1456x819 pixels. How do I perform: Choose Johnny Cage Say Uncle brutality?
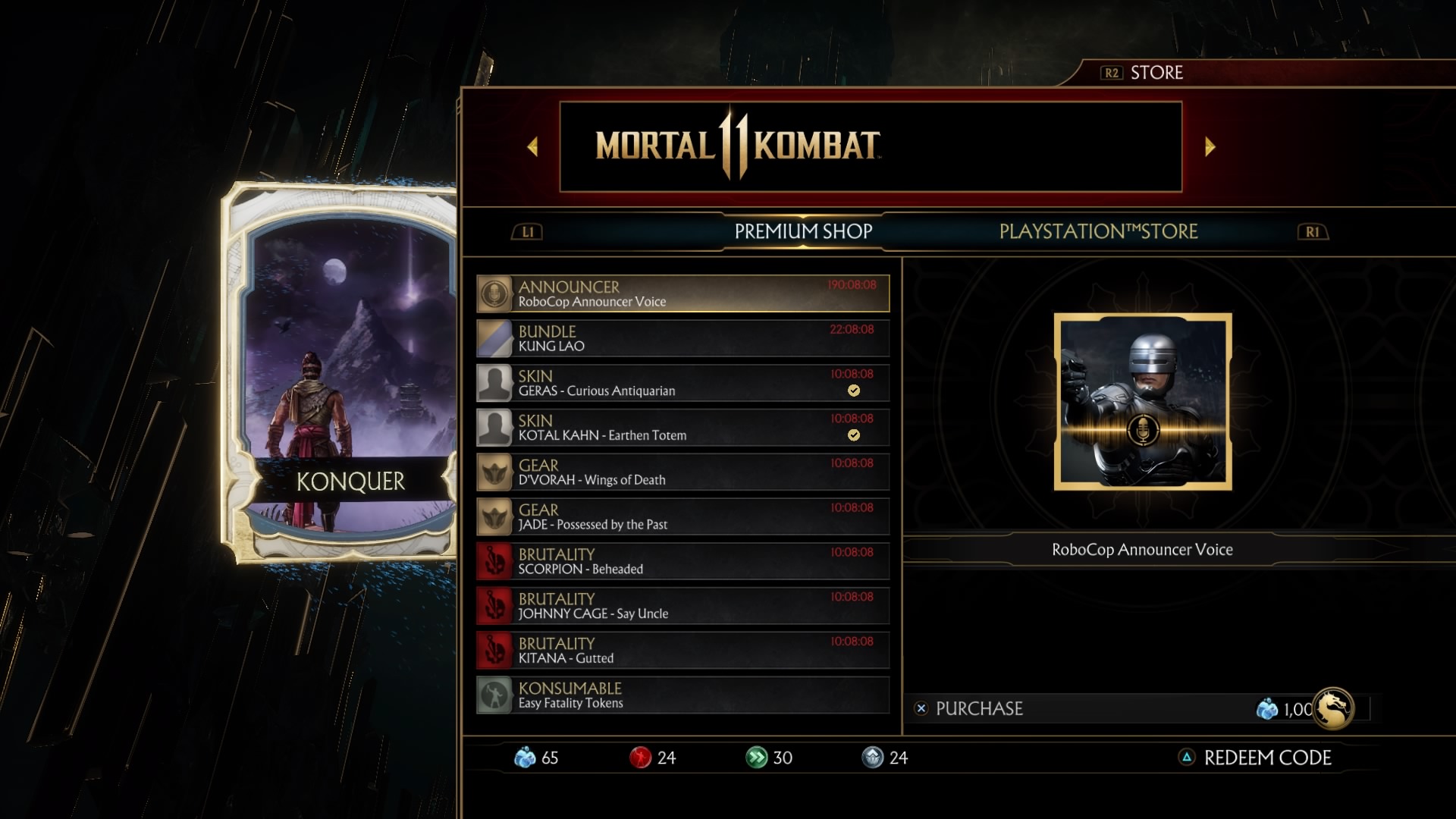click(682, 606)
